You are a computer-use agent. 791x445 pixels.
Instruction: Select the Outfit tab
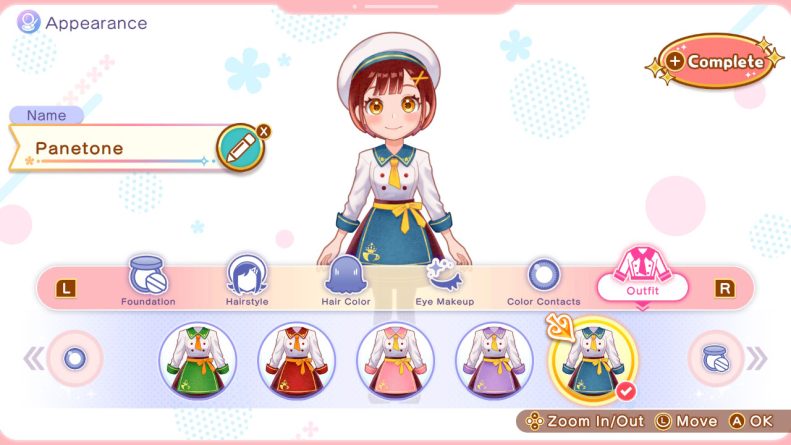coord(643,281)
